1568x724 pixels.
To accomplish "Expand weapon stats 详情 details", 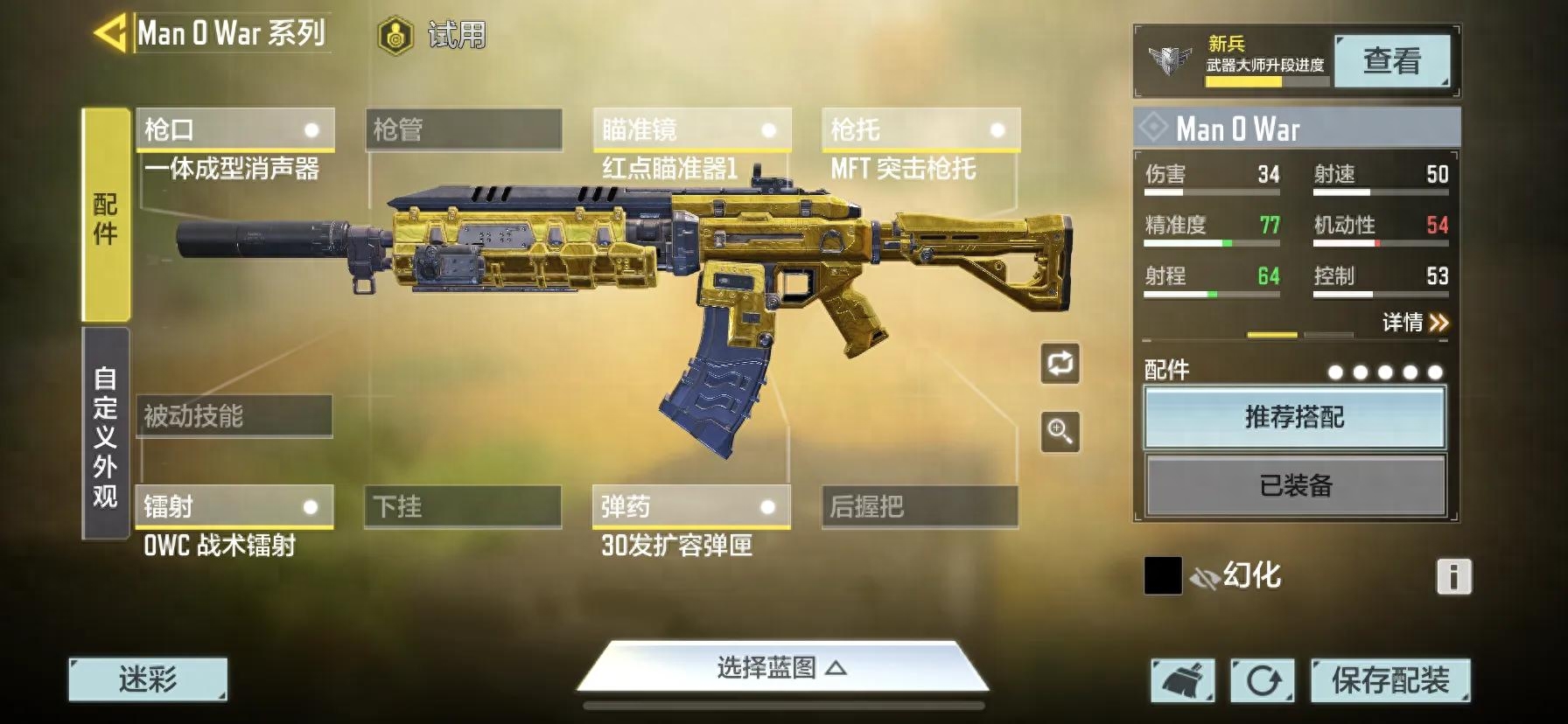I will 1415,323.
